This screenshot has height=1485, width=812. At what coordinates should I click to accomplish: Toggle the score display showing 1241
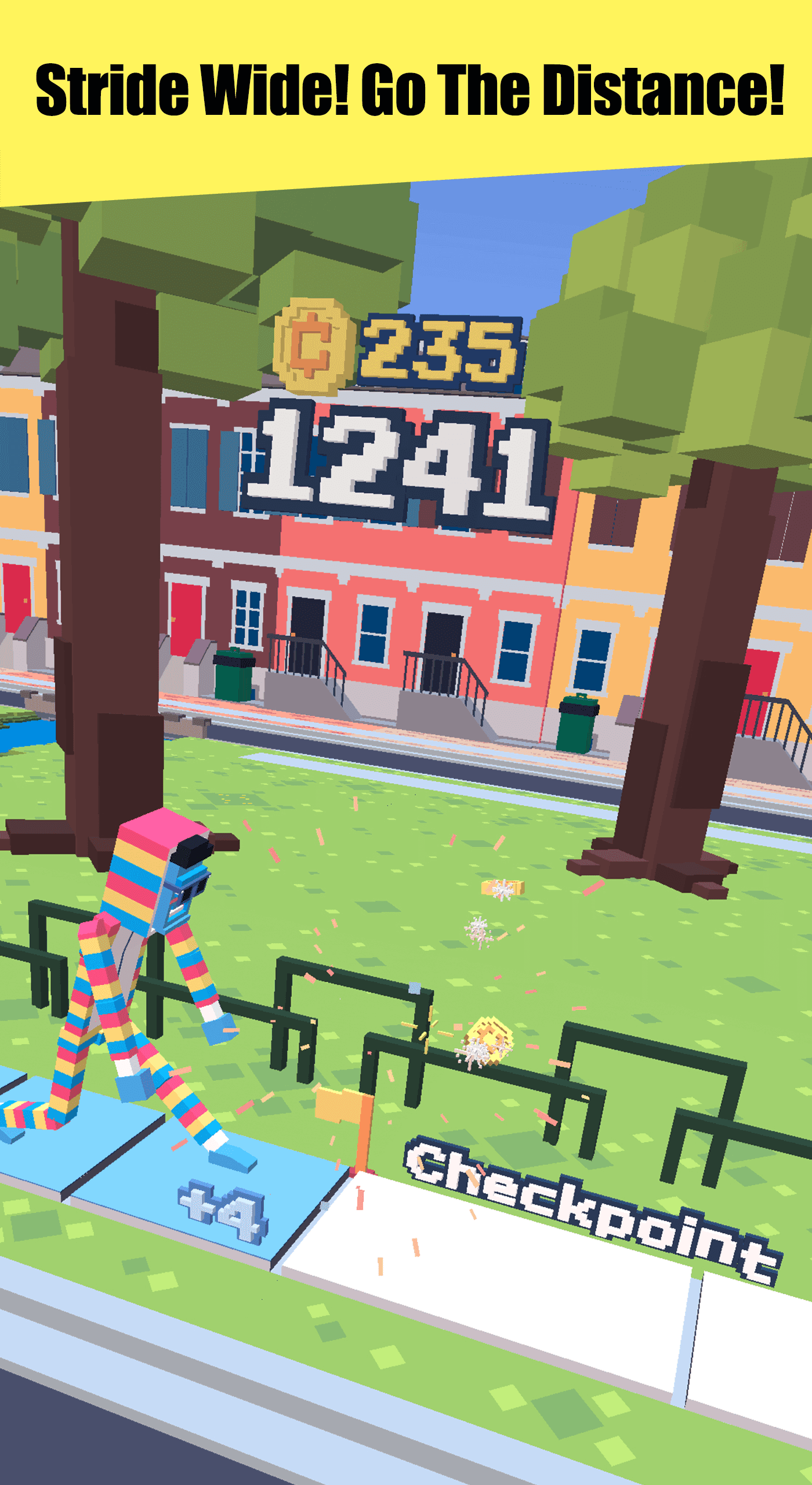pyautogui.click(x=400, y=464)
